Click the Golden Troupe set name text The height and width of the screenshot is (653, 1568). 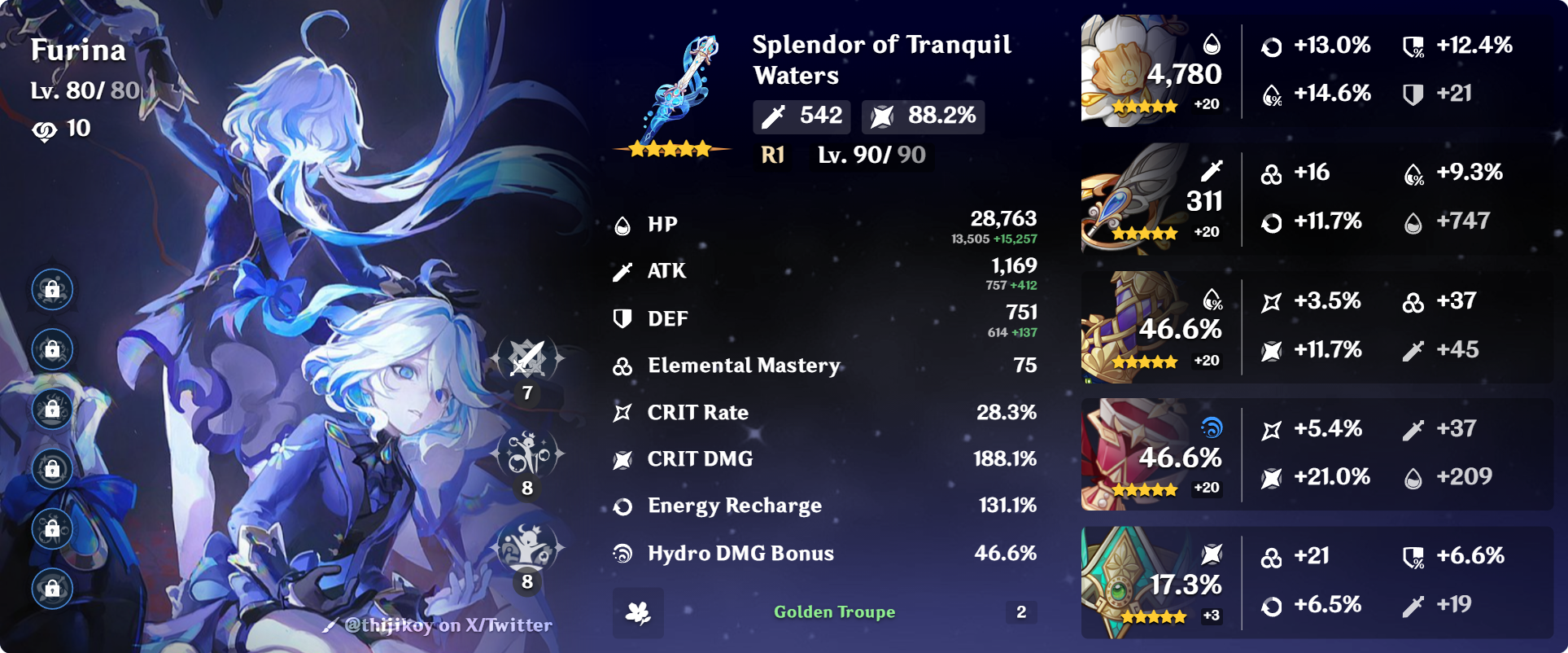point(834,611)
